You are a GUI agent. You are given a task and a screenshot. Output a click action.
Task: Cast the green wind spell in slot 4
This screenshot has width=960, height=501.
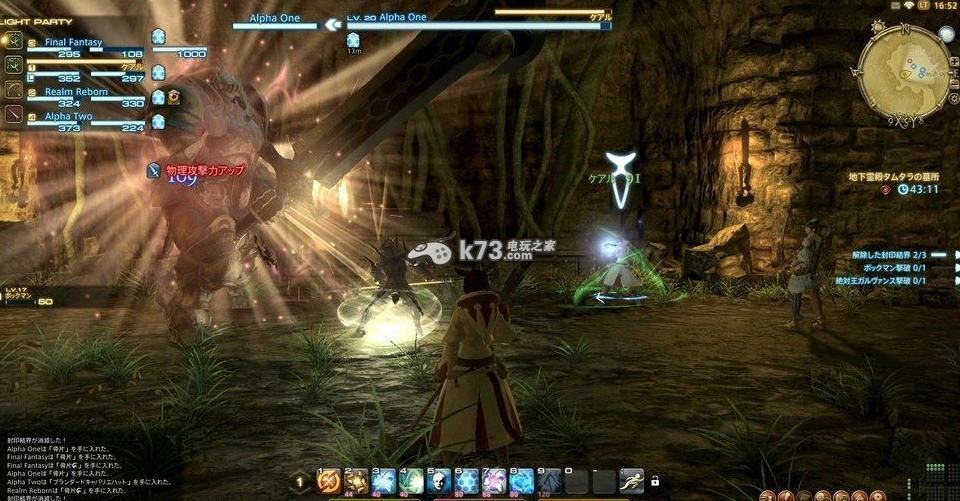410,482
